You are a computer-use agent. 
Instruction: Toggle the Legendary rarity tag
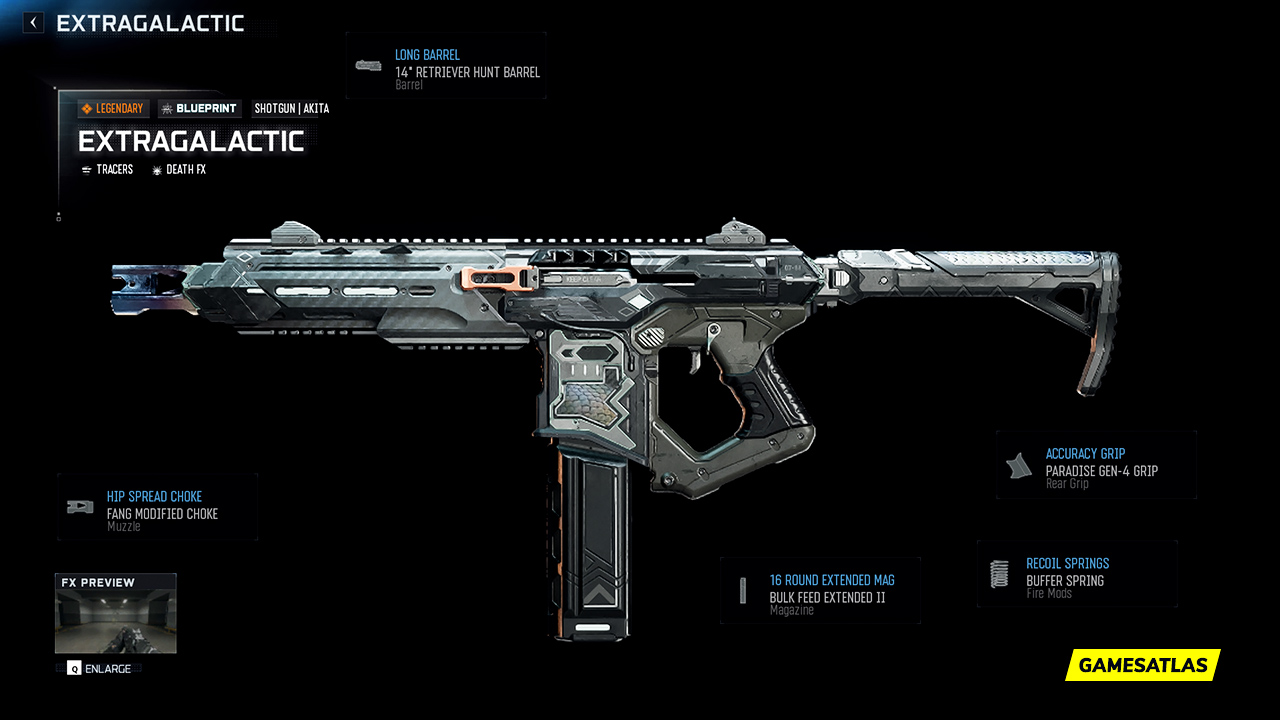(x=112, y=108)
